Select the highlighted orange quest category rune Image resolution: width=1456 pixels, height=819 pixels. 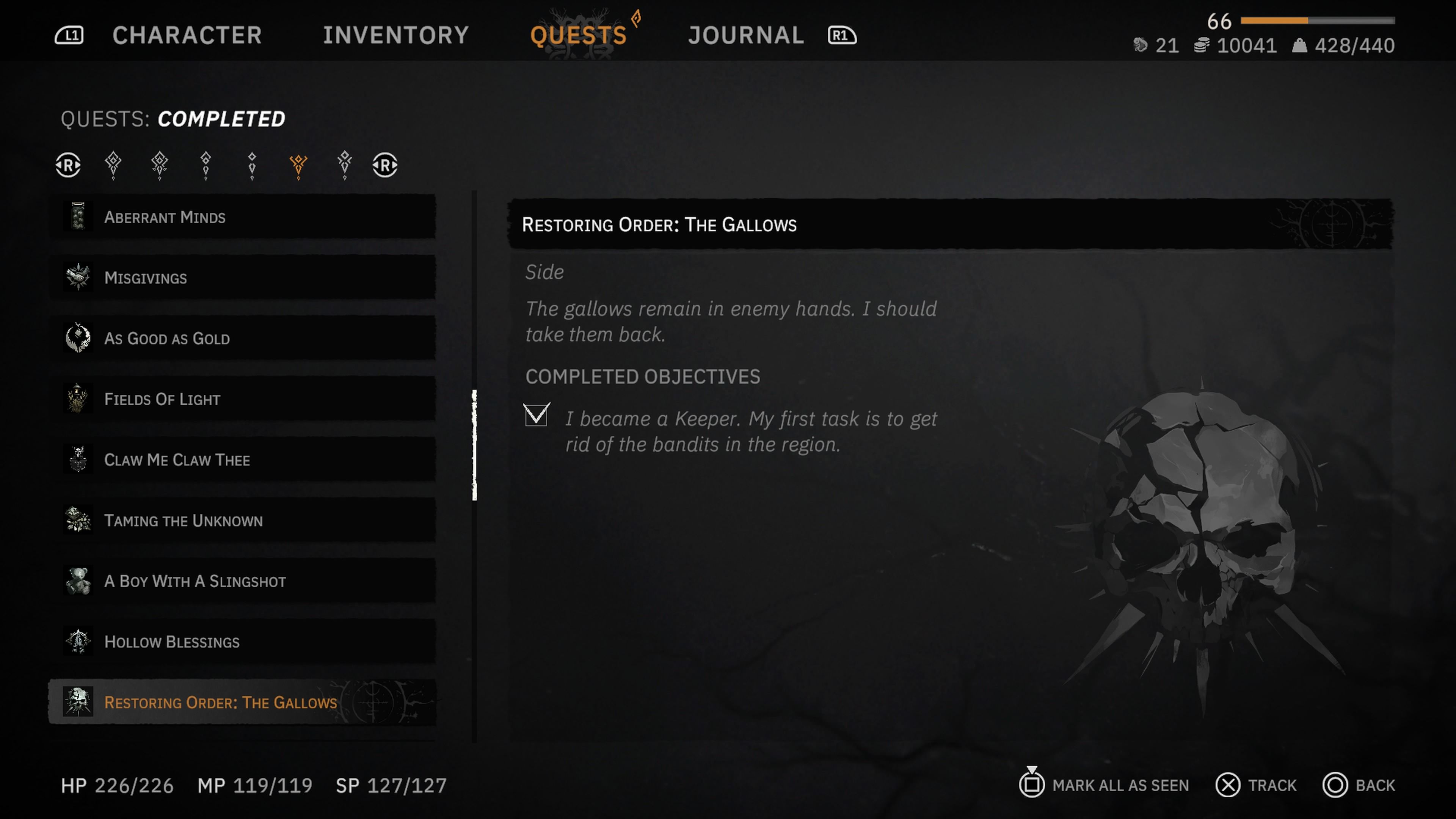pos(298,165)
